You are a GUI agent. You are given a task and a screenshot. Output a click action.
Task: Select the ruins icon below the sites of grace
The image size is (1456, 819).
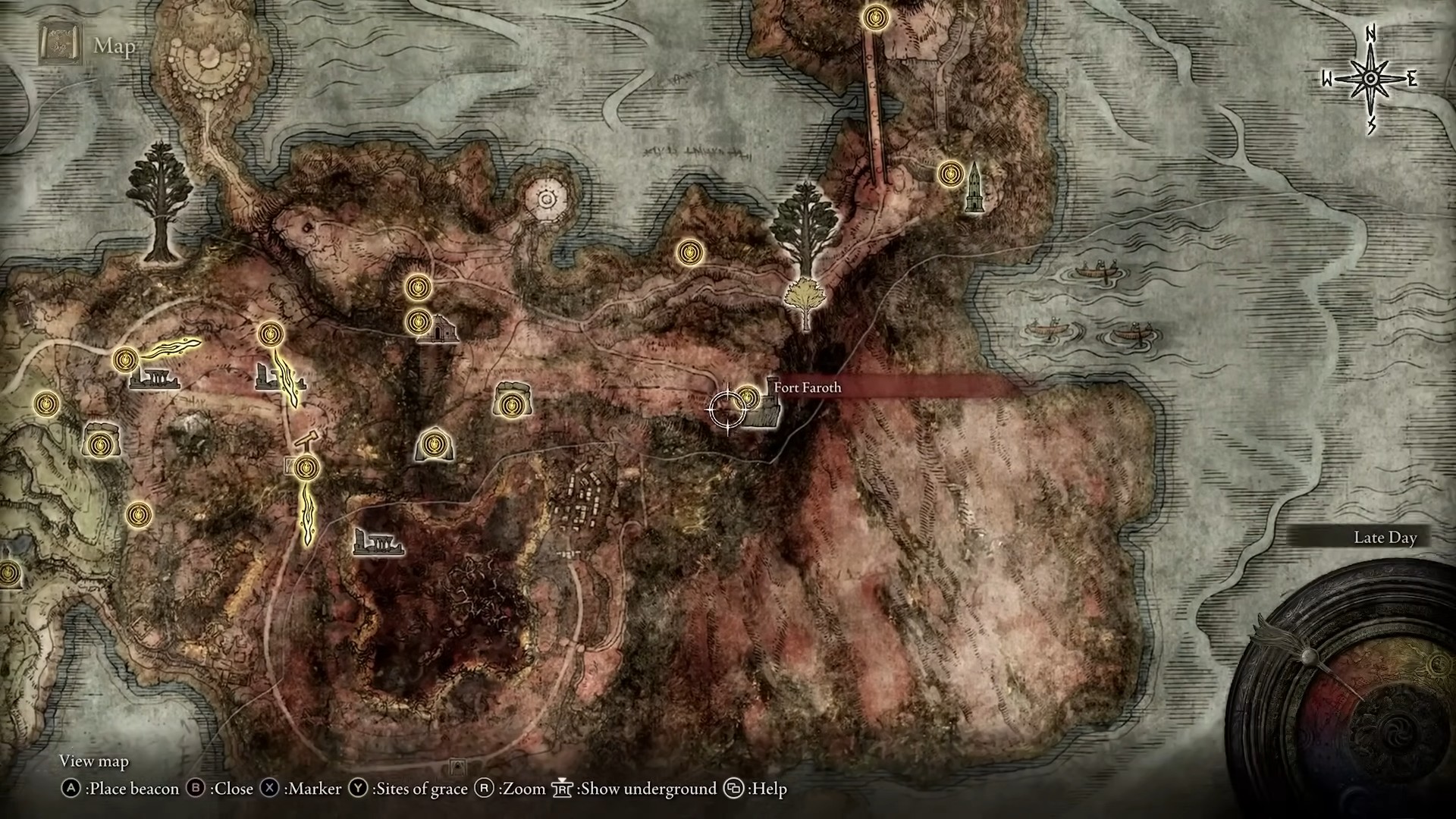tap(378, 543)
